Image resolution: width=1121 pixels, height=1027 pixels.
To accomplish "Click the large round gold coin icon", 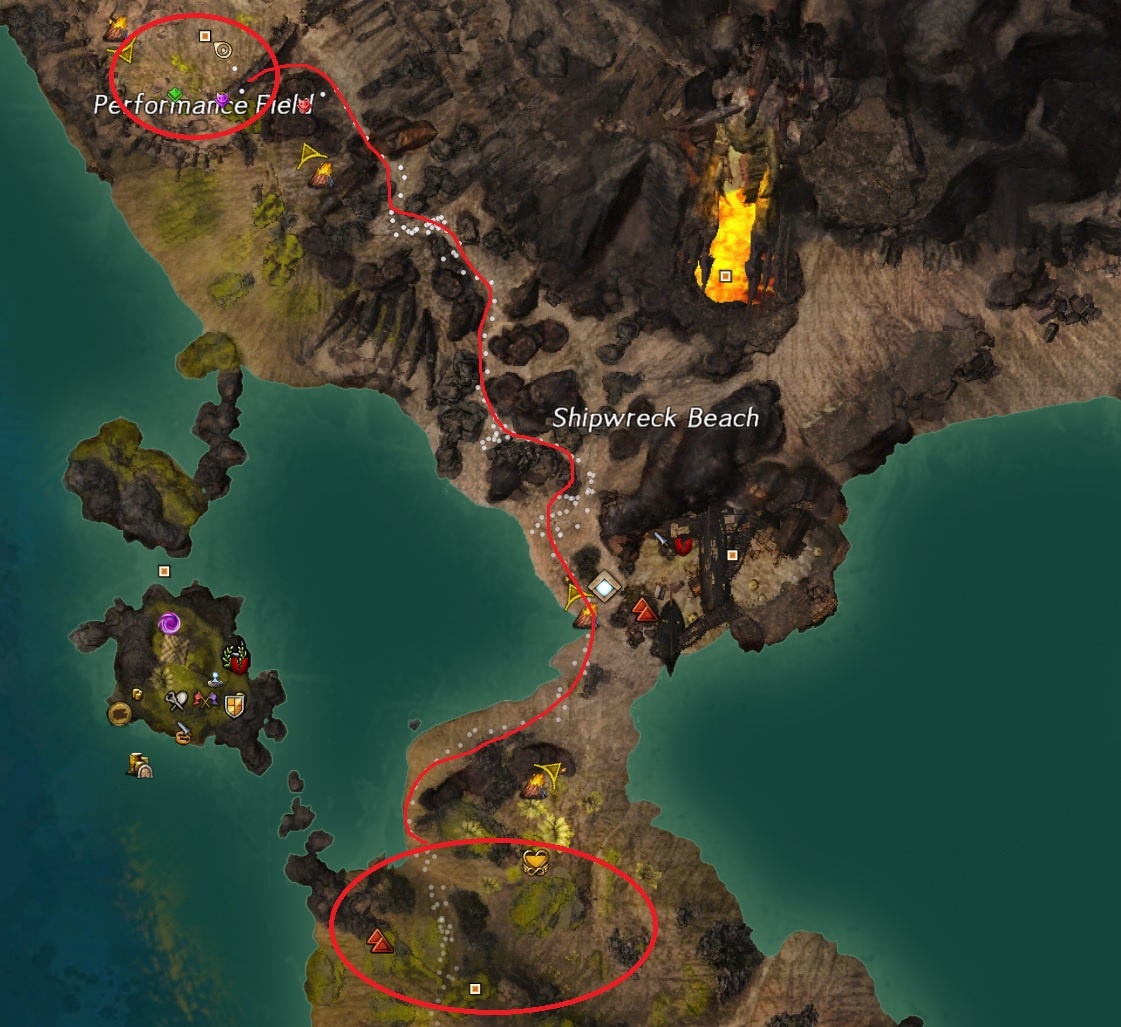I will point(120,713).
